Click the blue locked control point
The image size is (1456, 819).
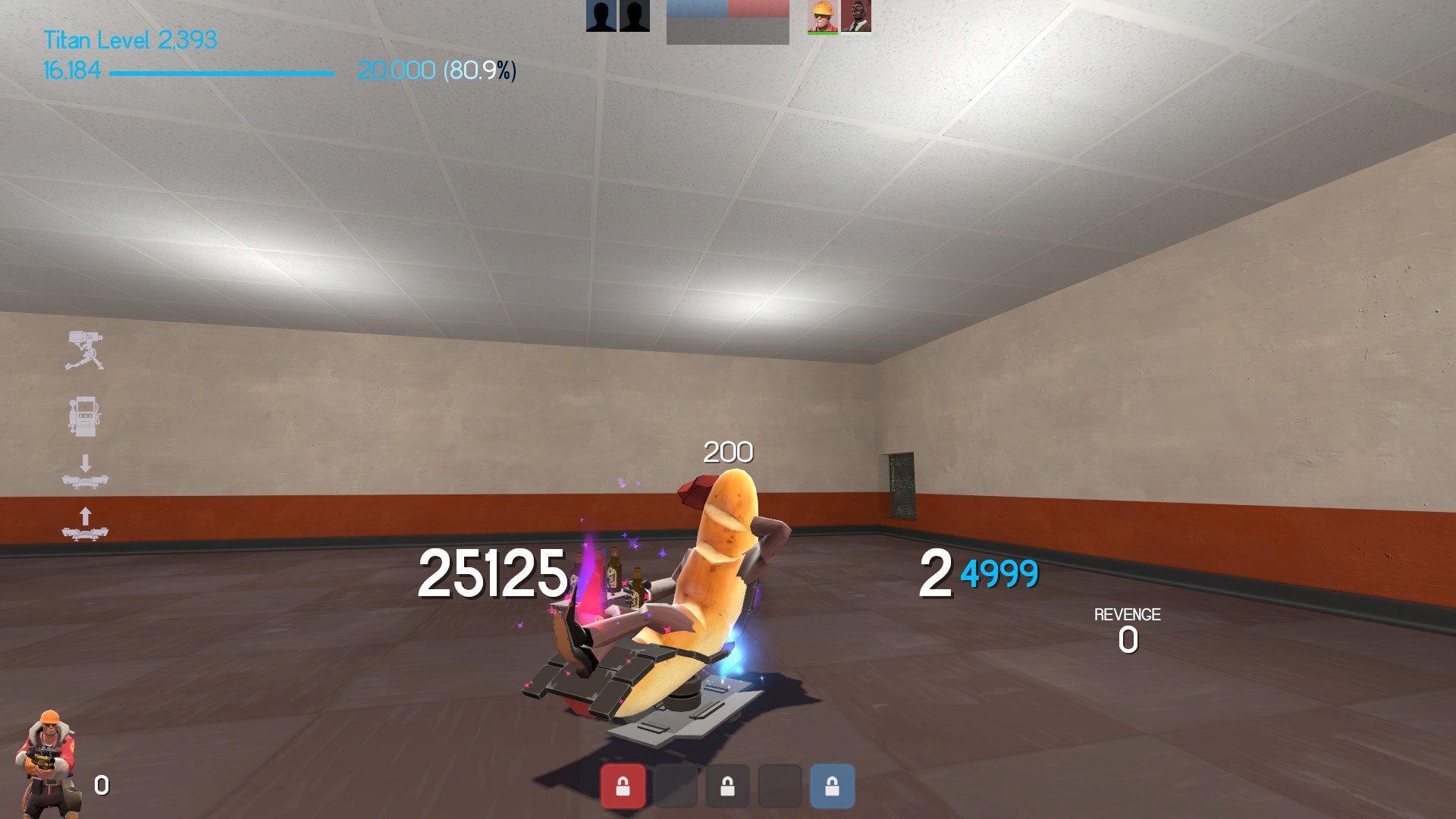click(x=832, y=786)
